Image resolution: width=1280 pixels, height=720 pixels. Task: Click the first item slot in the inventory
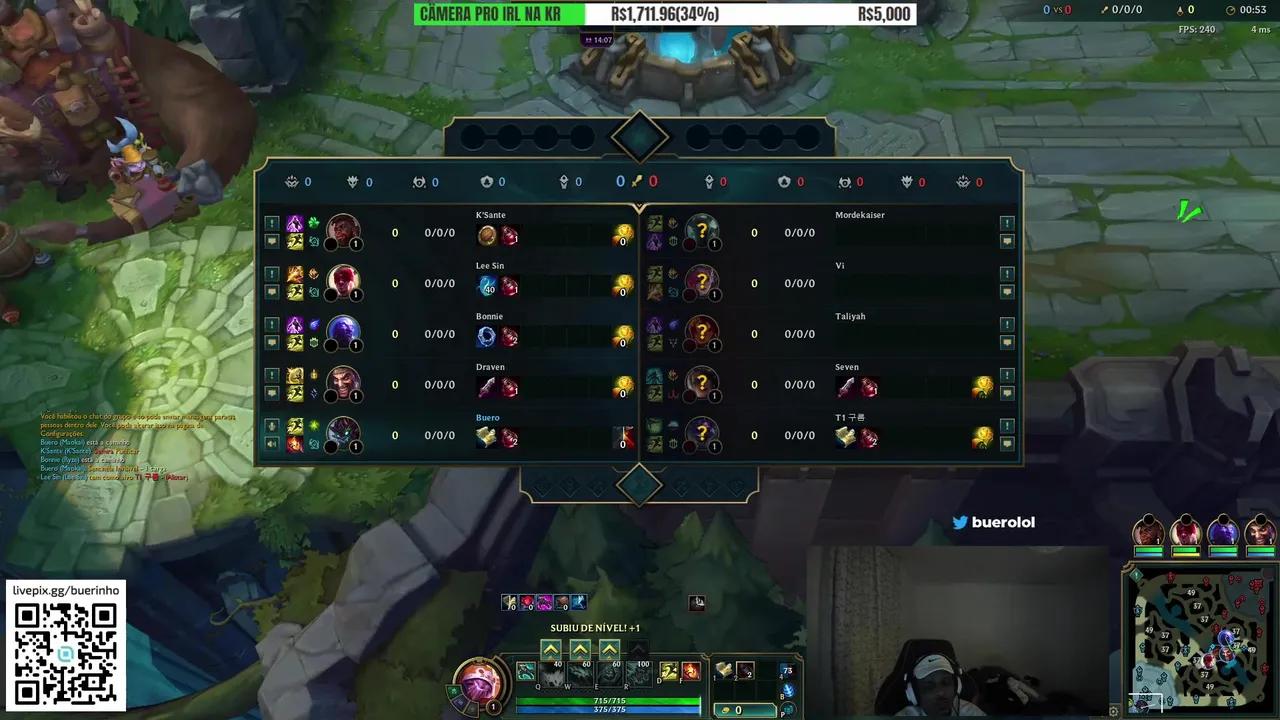[724, 670]
